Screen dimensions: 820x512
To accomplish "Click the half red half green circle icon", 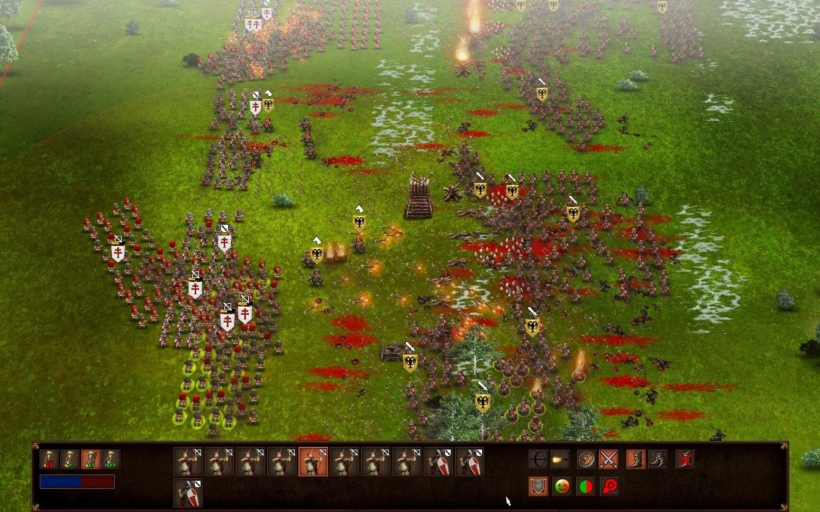I will (586, 486).
